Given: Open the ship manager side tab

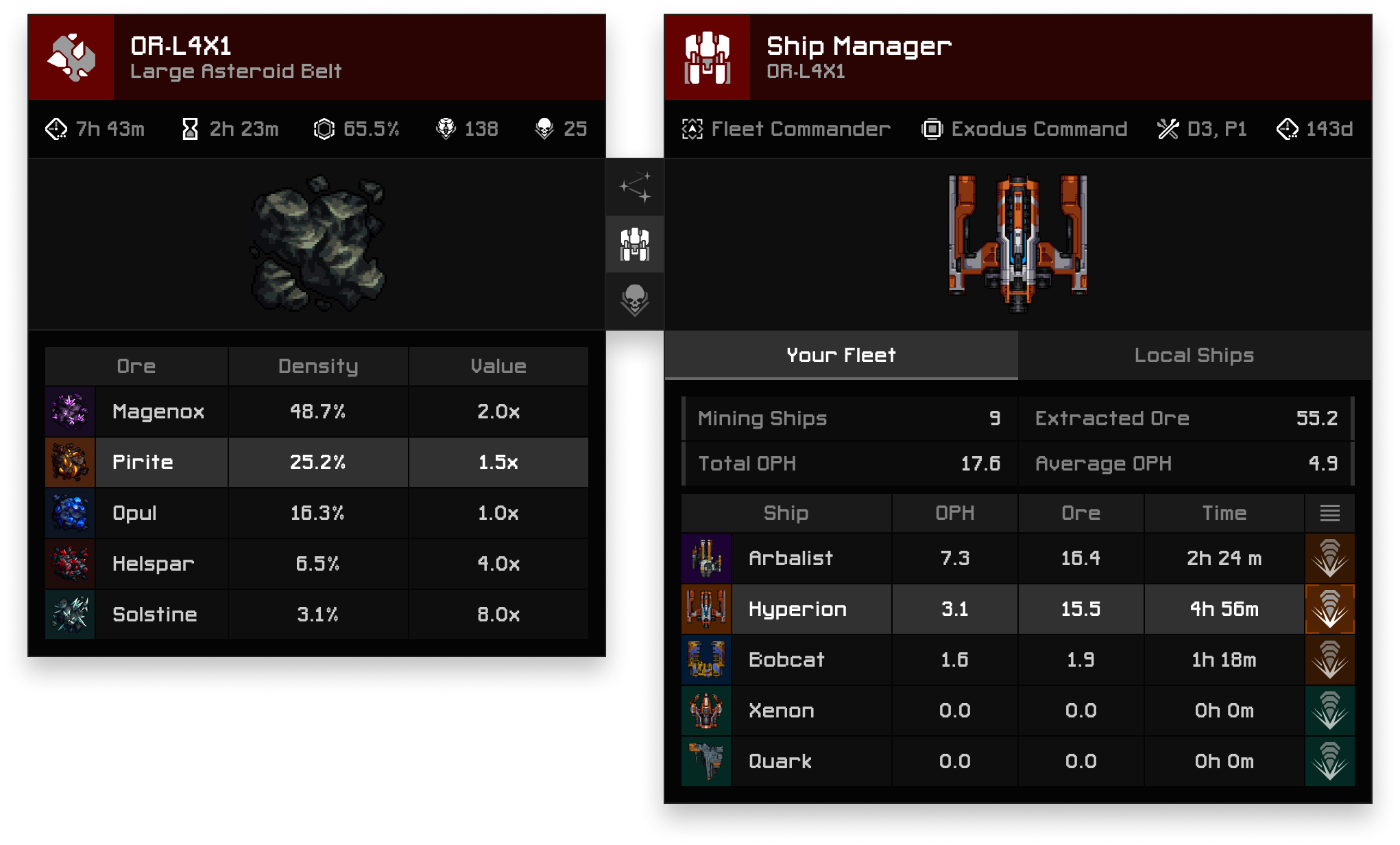Looking at the screenshot, I should [635, 244].
